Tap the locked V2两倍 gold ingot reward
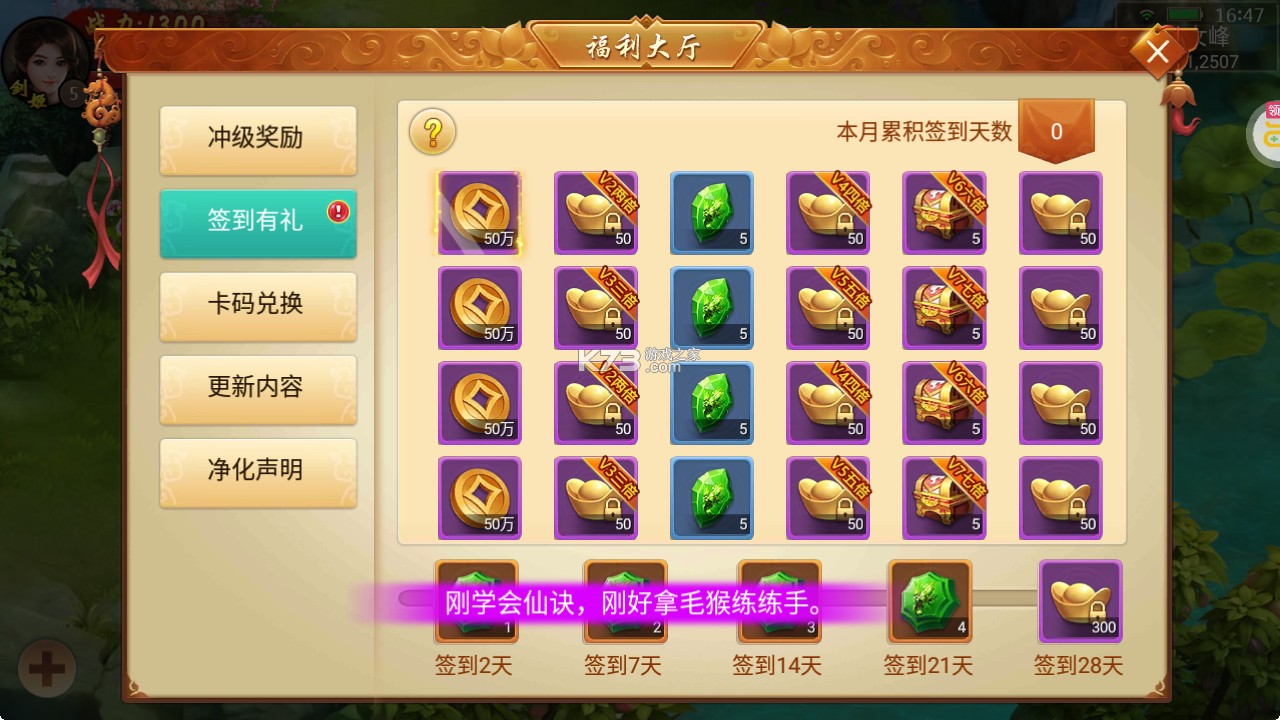This screenshot has height=720, width=1280. (x=596, y=212)
